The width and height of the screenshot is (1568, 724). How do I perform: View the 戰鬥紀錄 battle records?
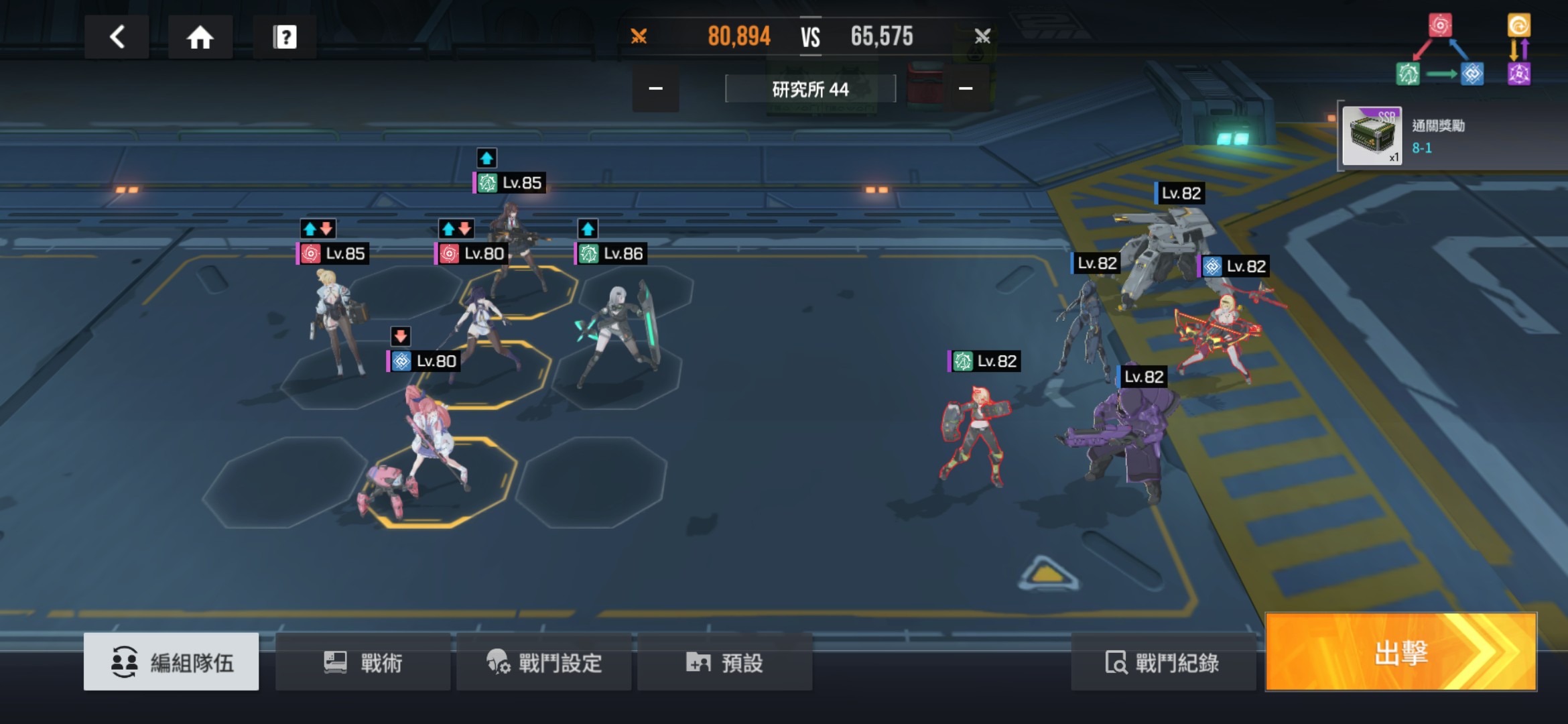click(x=1163, y=662)
